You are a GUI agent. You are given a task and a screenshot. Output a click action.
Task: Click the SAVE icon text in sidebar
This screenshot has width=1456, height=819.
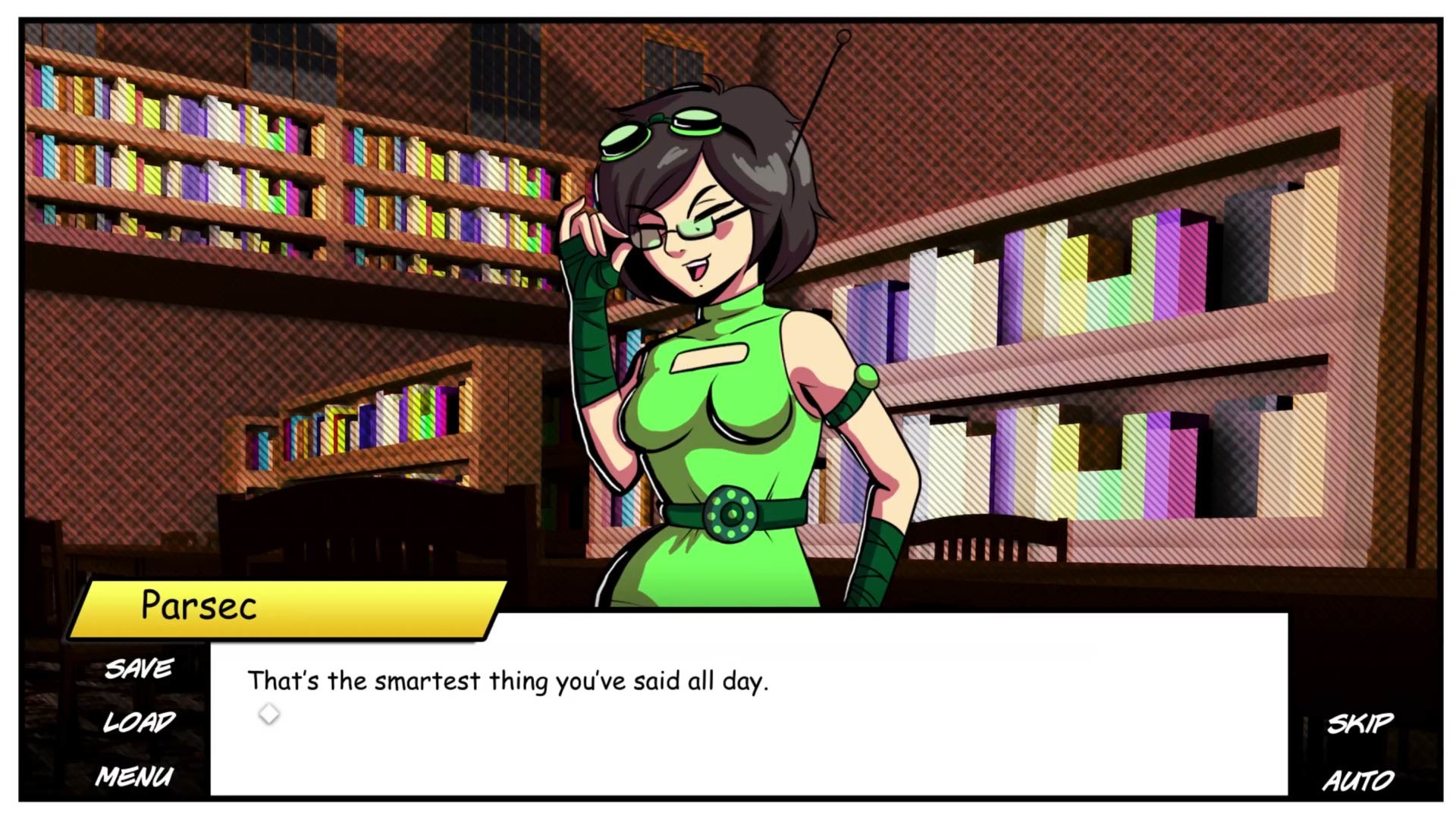pos(138,668)
